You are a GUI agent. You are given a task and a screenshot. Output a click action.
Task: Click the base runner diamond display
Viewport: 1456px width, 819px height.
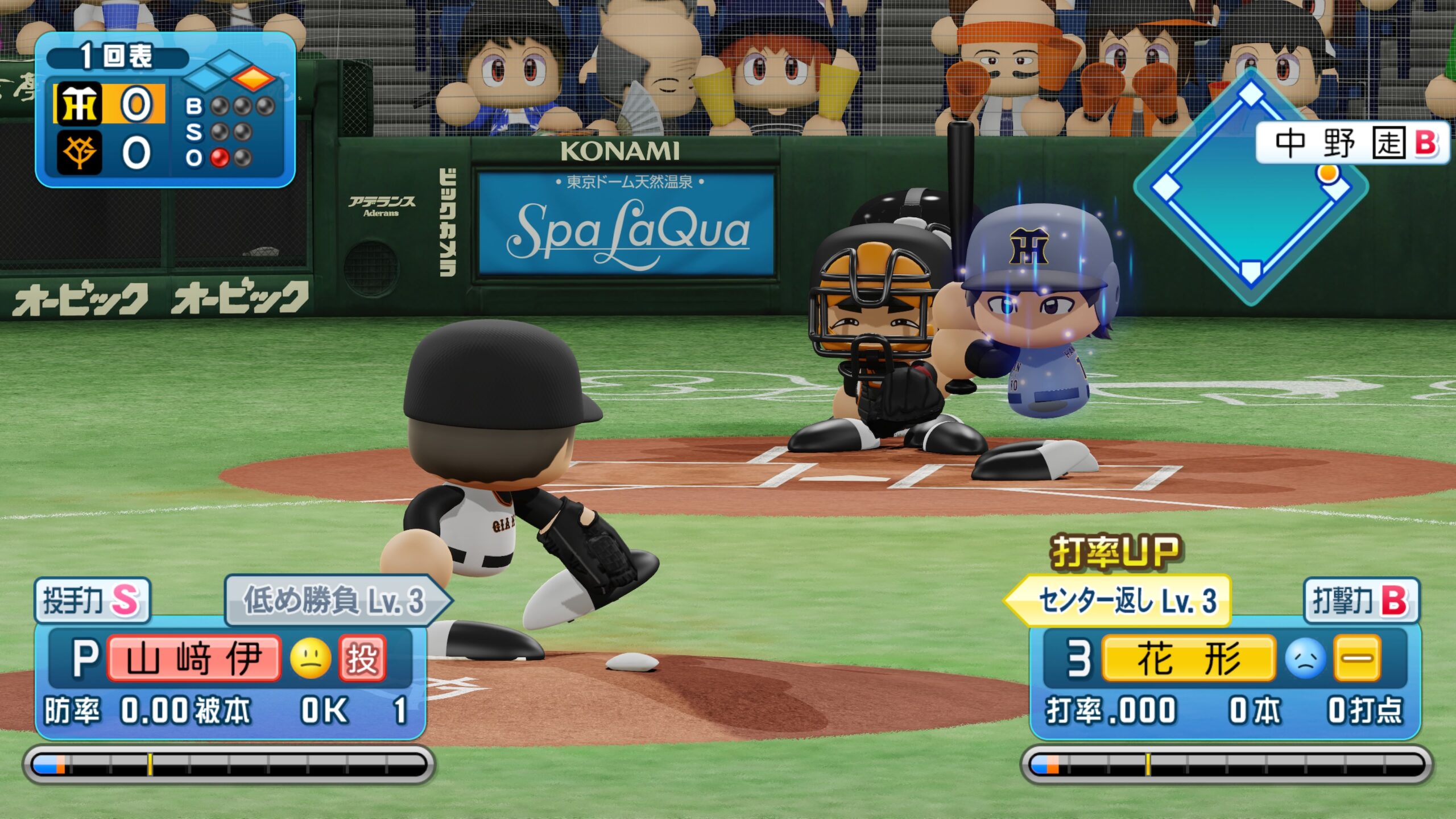pos(1250,187)
